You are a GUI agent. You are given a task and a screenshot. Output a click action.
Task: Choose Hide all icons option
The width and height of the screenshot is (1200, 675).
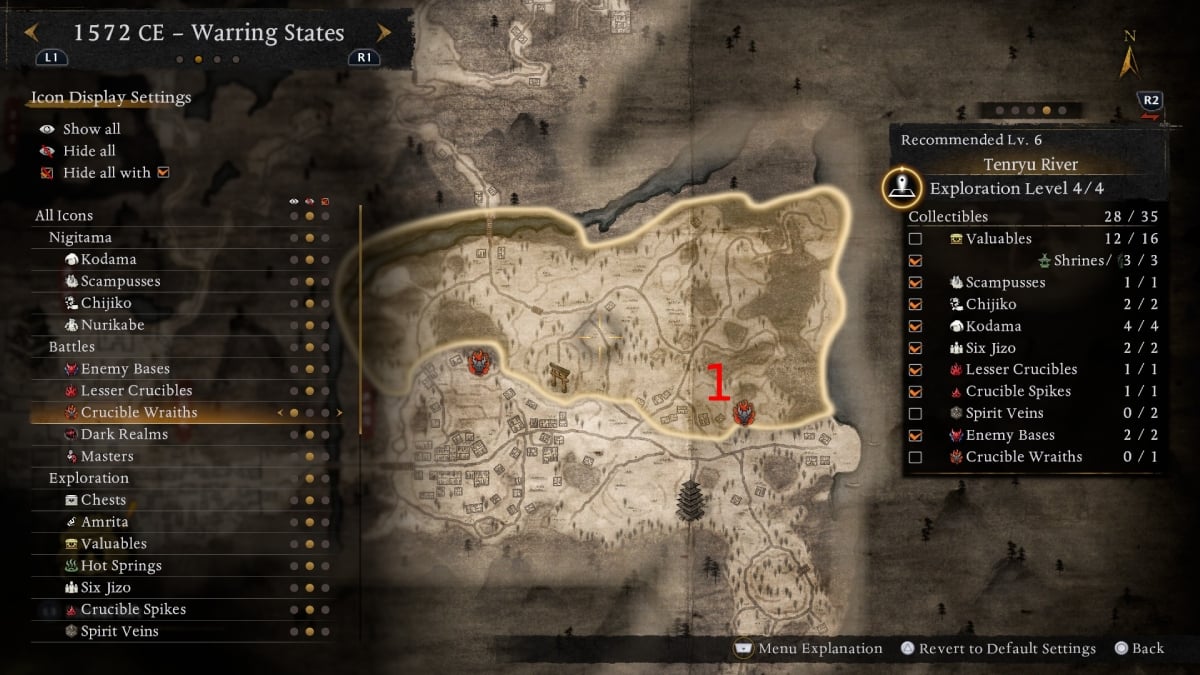(89, 151)
